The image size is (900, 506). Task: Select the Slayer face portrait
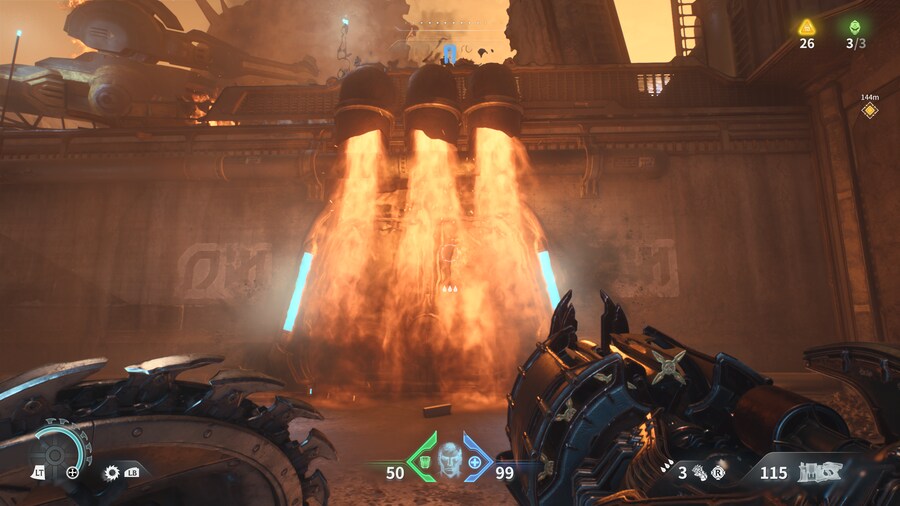click(450, 460)
